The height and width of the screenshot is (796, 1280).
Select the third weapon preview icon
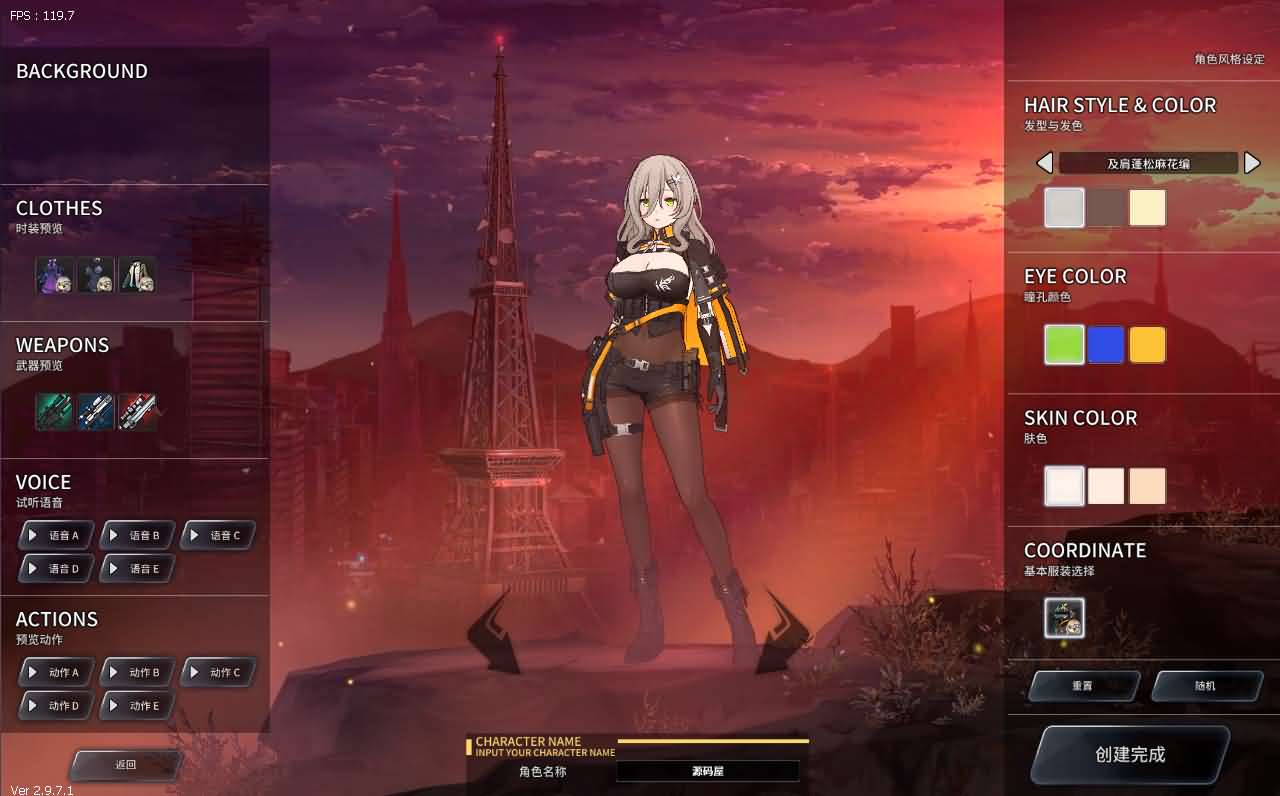click(x=138, y=412)
